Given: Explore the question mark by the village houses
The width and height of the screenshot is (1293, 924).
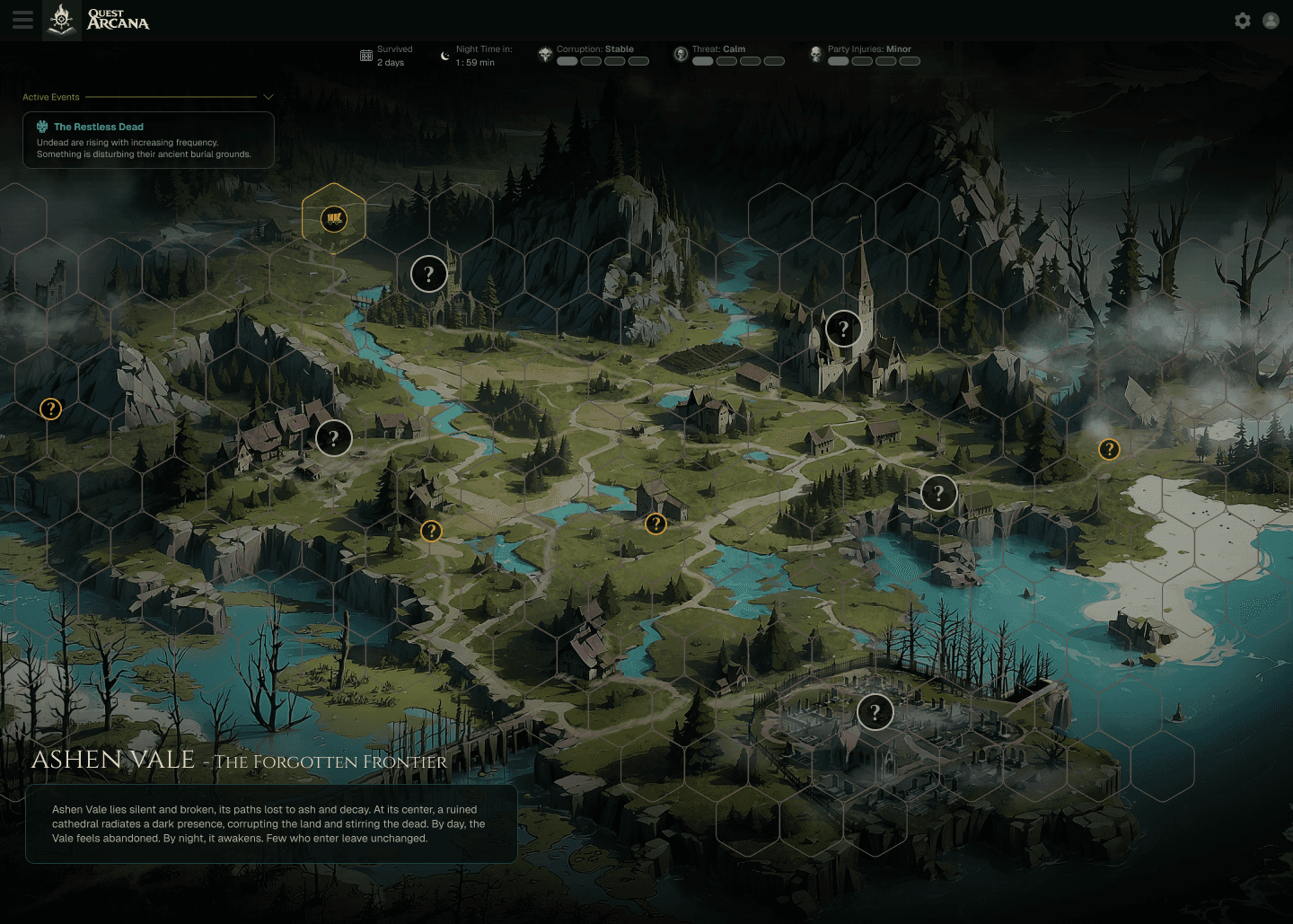Looking at the screenshot, I should click(x=333, y=438).
